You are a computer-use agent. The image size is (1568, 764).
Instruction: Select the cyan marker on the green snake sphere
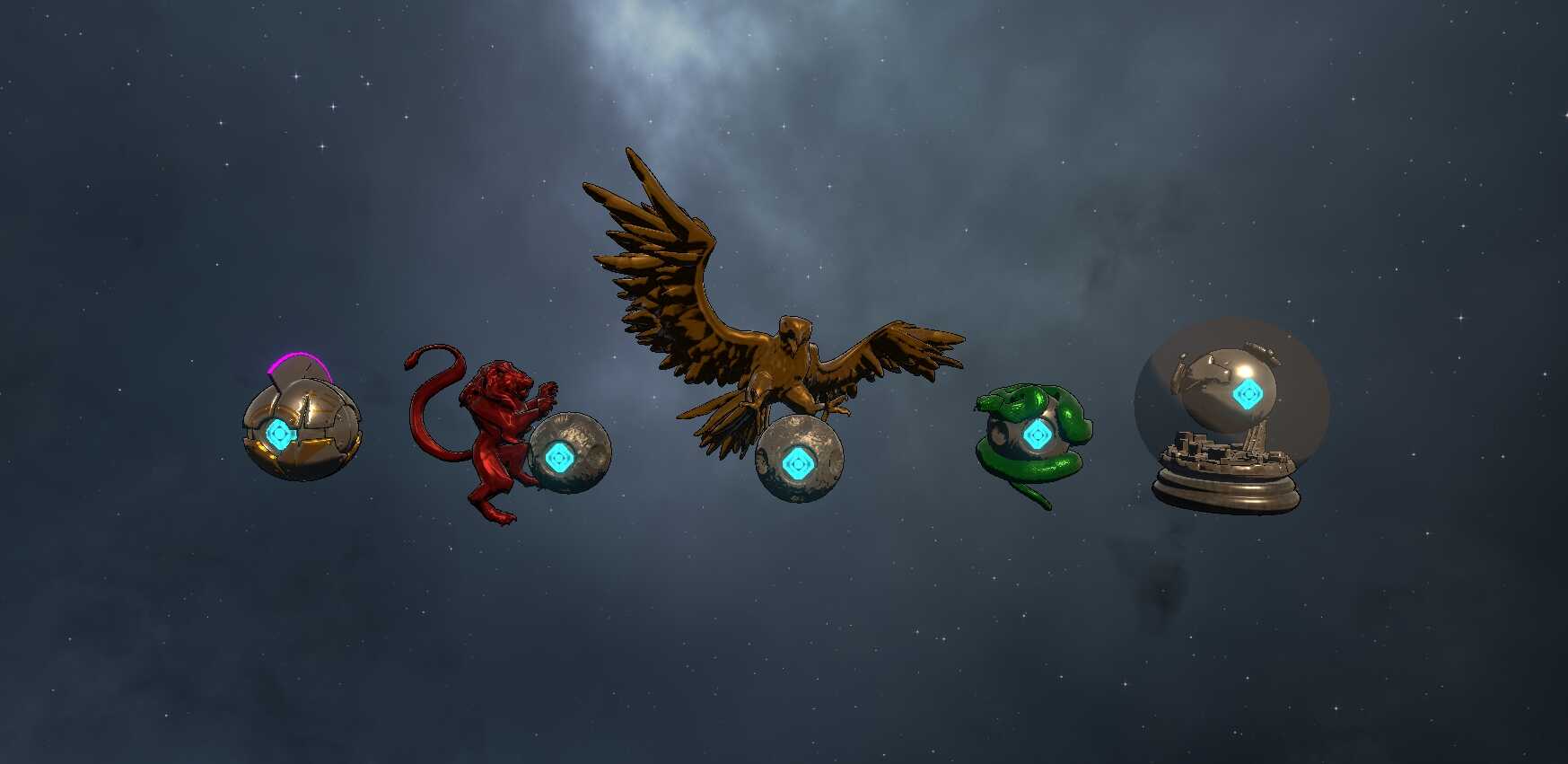[1036, 435]
